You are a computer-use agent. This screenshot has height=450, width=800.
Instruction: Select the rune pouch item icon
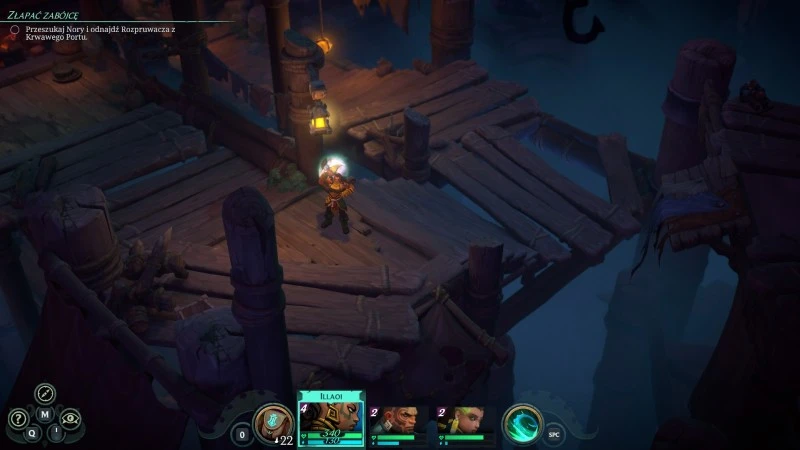tap(272, 422)
